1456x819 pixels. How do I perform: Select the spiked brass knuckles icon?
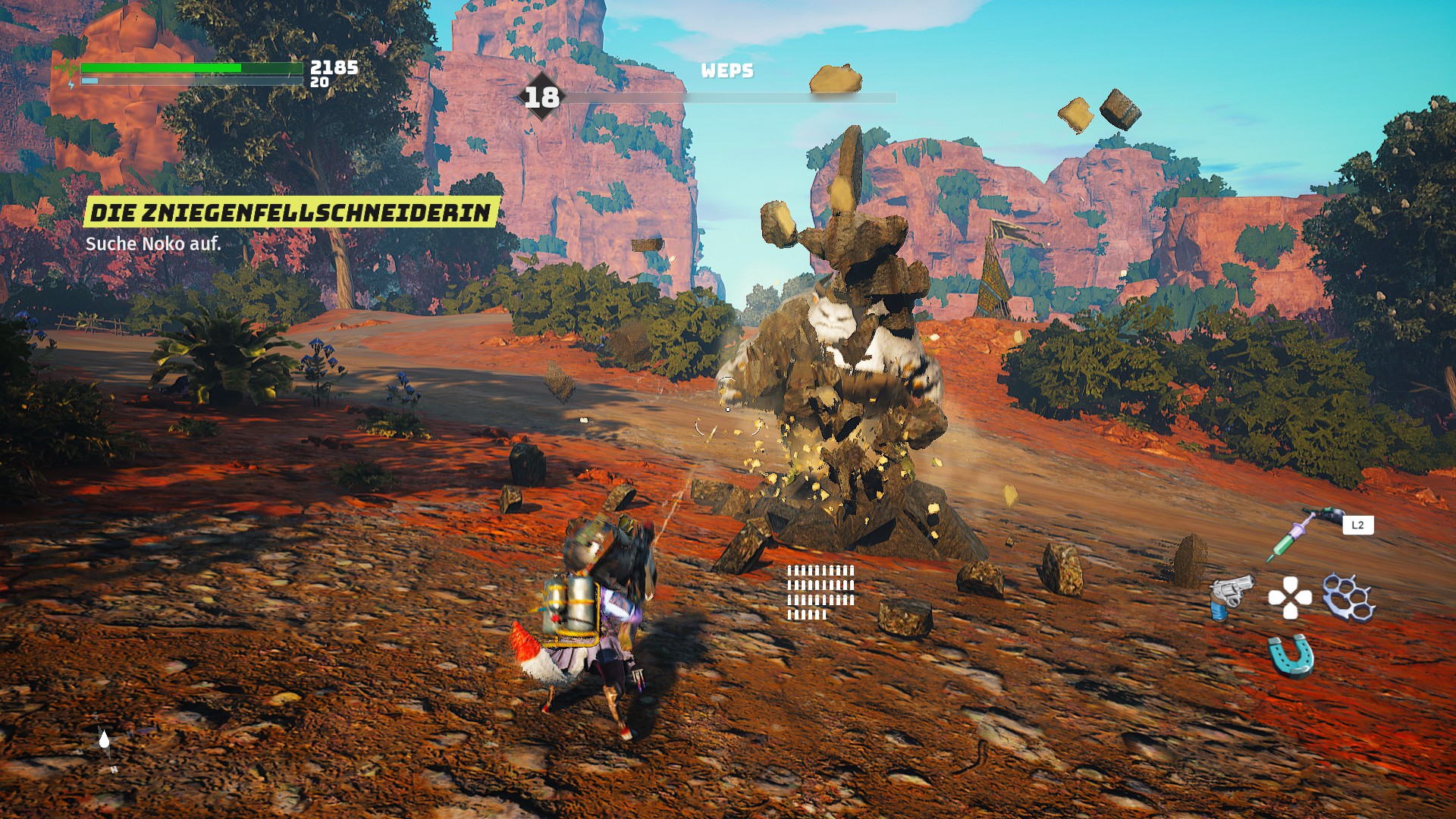(x=1348, y=598)
